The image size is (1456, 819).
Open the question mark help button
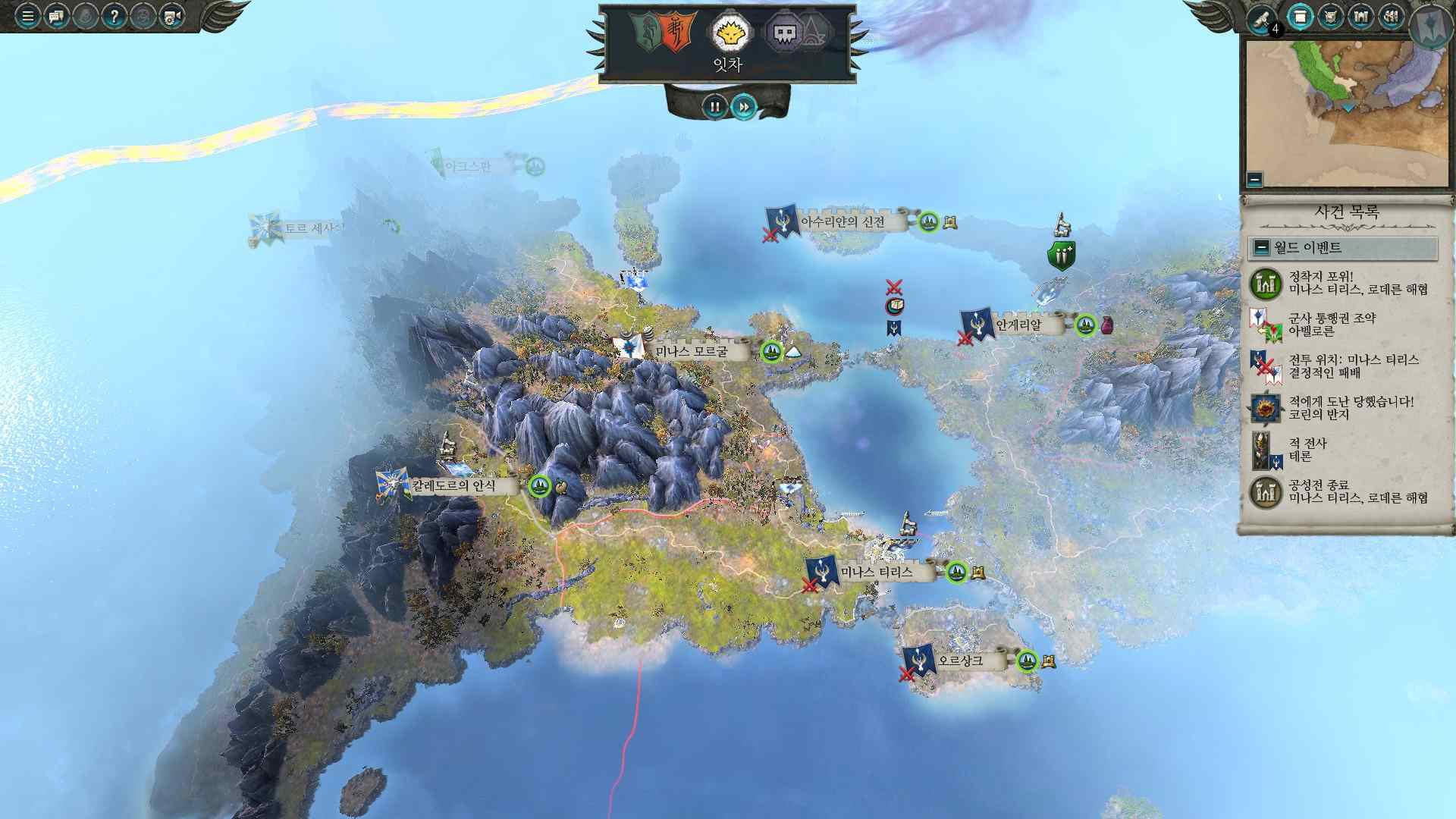[114, 15]
